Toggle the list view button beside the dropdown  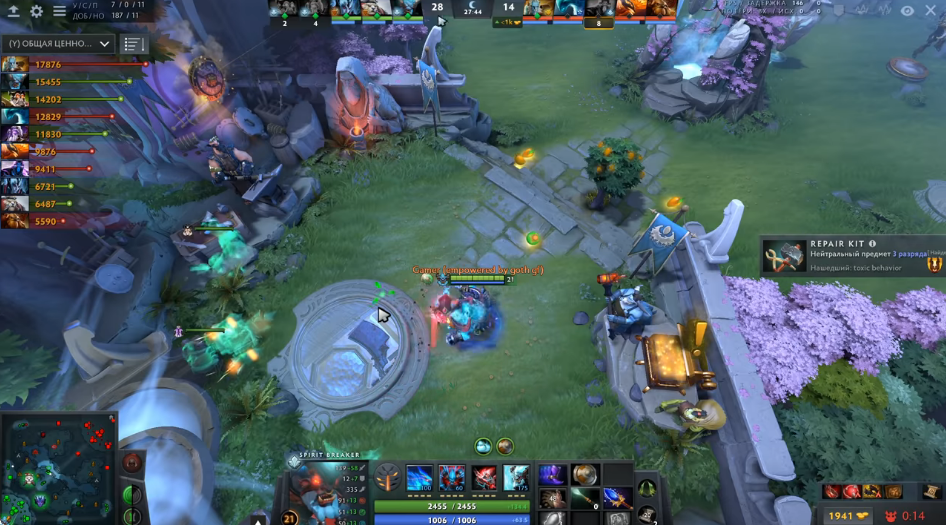click(133, 44)
